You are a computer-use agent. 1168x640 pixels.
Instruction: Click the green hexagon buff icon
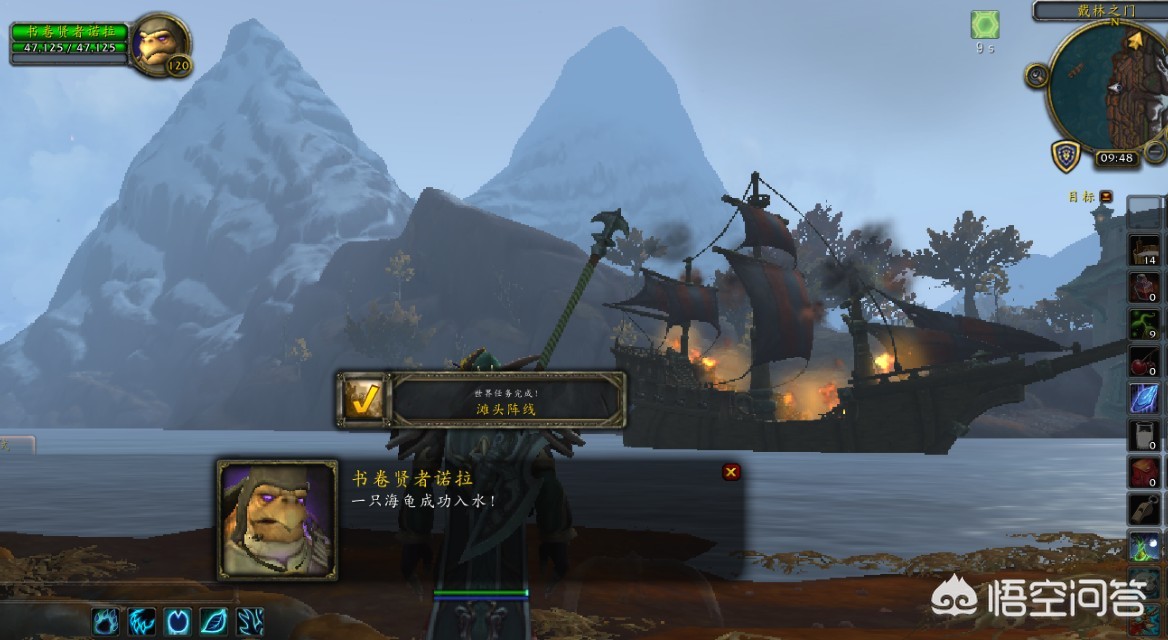985,25
